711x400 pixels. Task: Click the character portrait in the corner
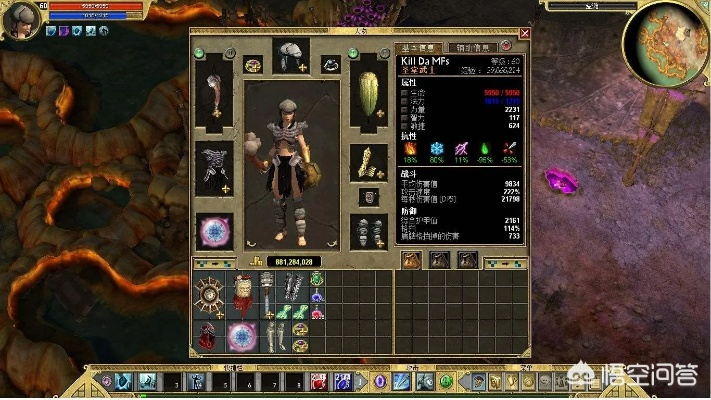(21, 19)
